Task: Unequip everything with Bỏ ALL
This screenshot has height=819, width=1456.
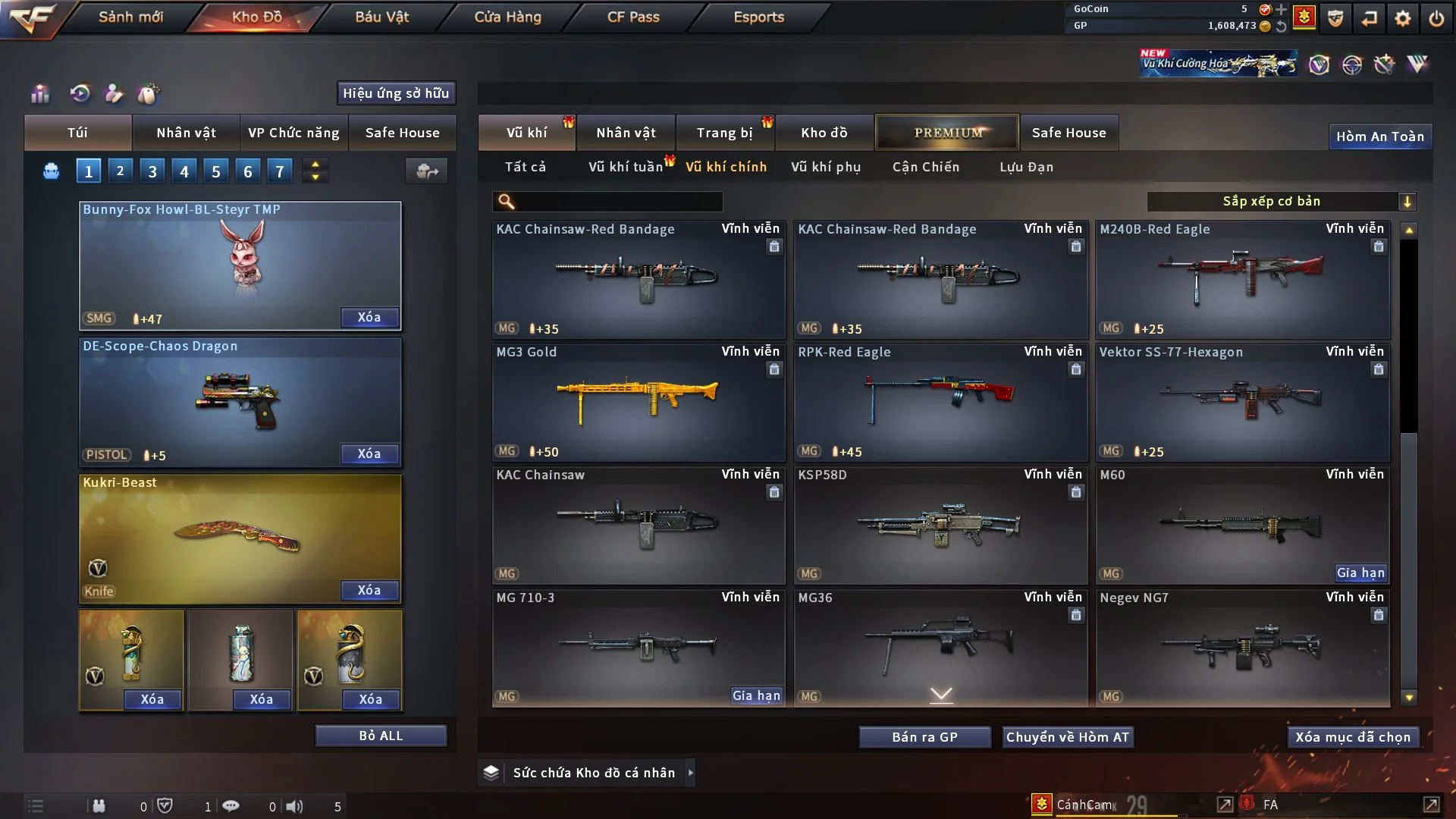Action: click(x=381, y=736)
